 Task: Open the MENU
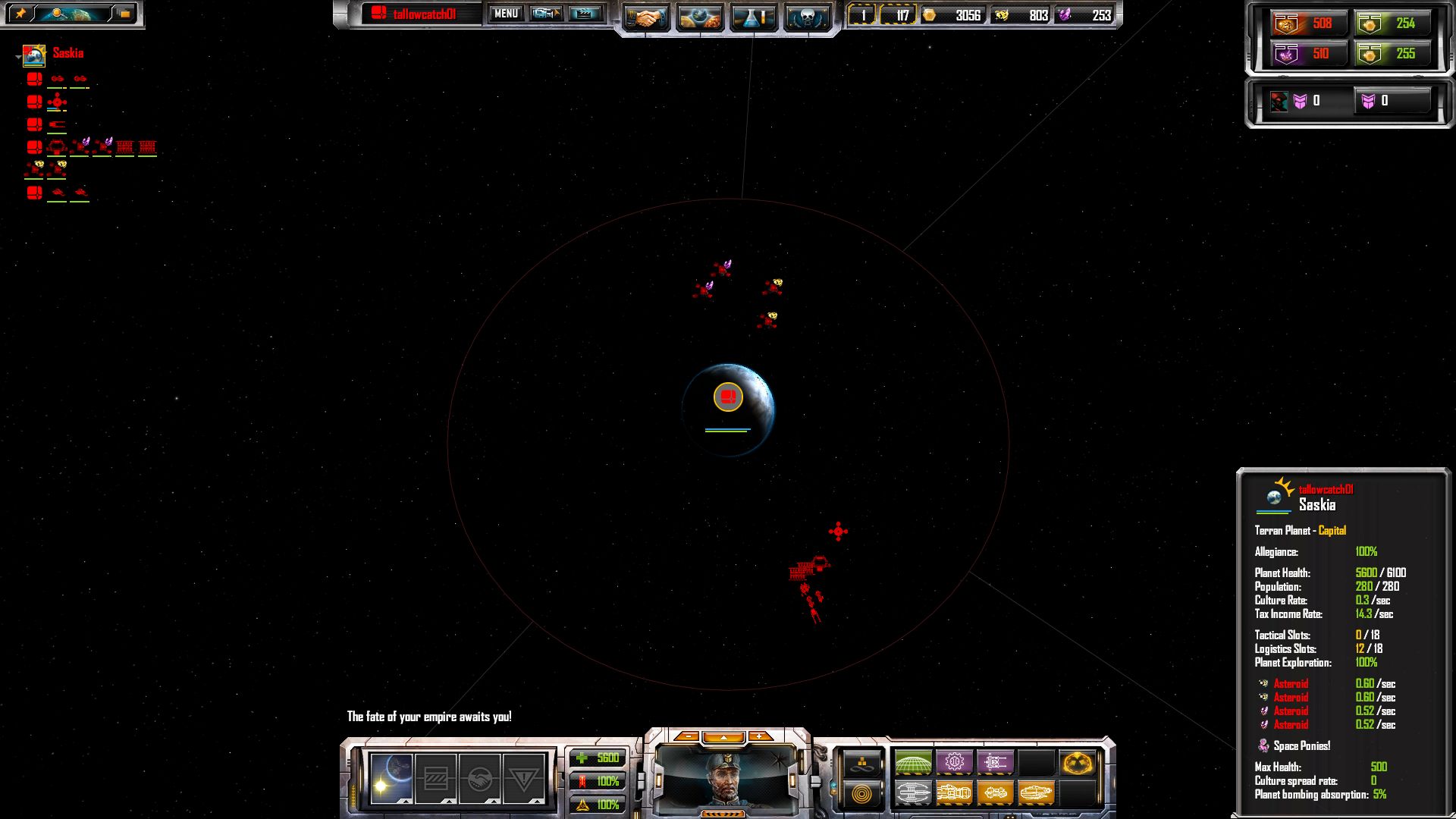click(x=505, y=14)
